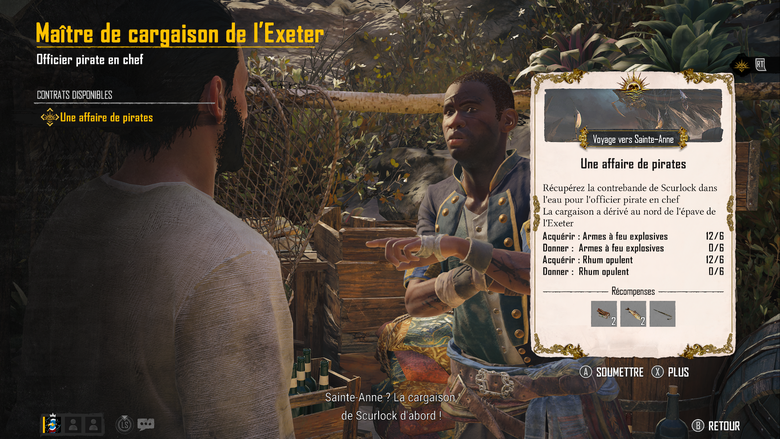
Task: Open the chat speech bubble icon
Action: coord(146,424)
